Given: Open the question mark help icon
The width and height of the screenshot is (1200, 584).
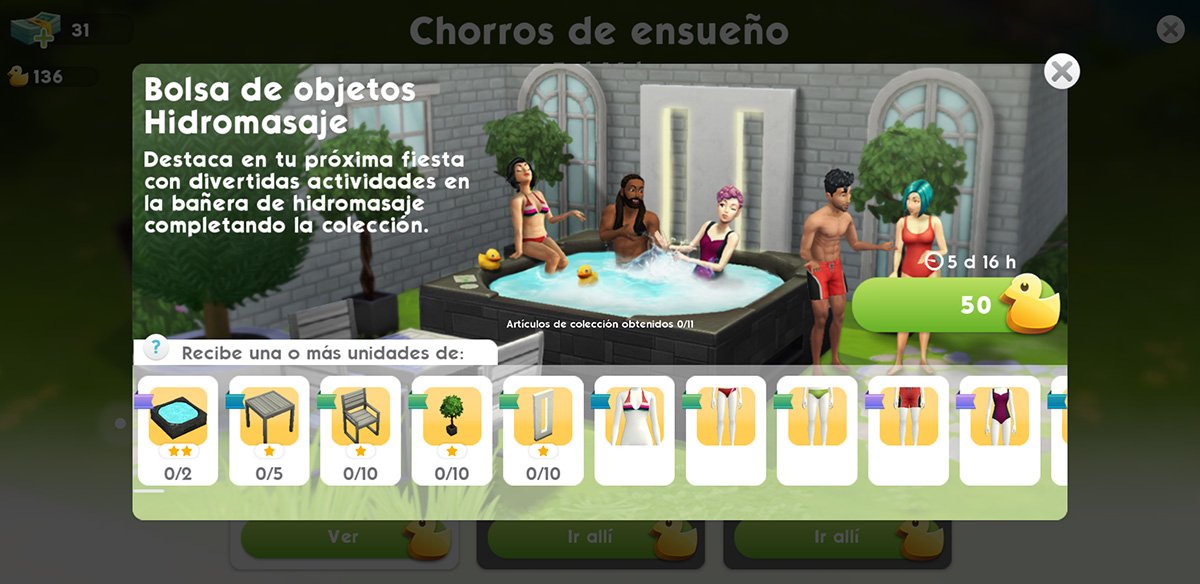Looking at the screenshot, I should click(156, 349).
